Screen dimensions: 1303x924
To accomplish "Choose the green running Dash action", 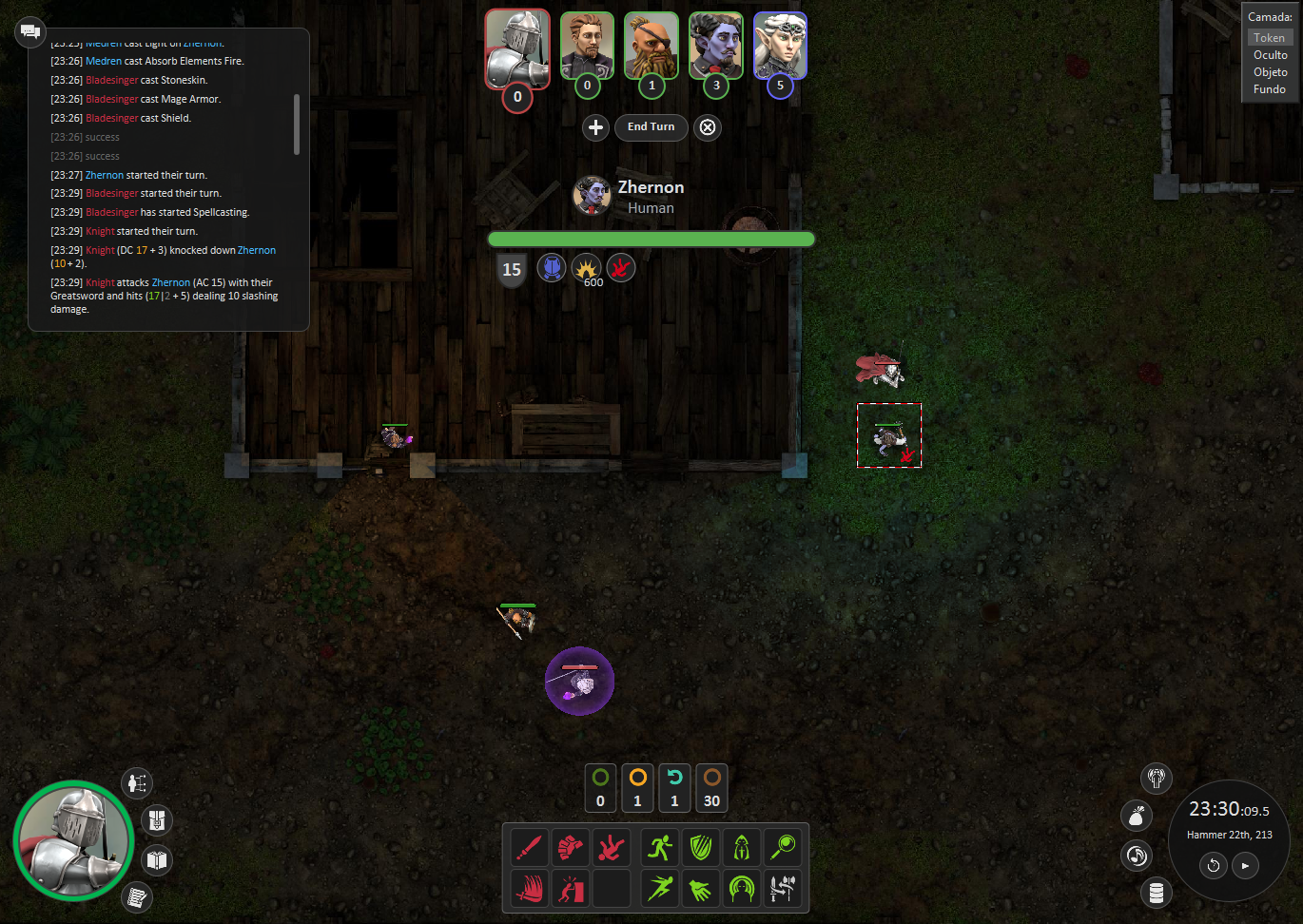I will coord(660,846).
